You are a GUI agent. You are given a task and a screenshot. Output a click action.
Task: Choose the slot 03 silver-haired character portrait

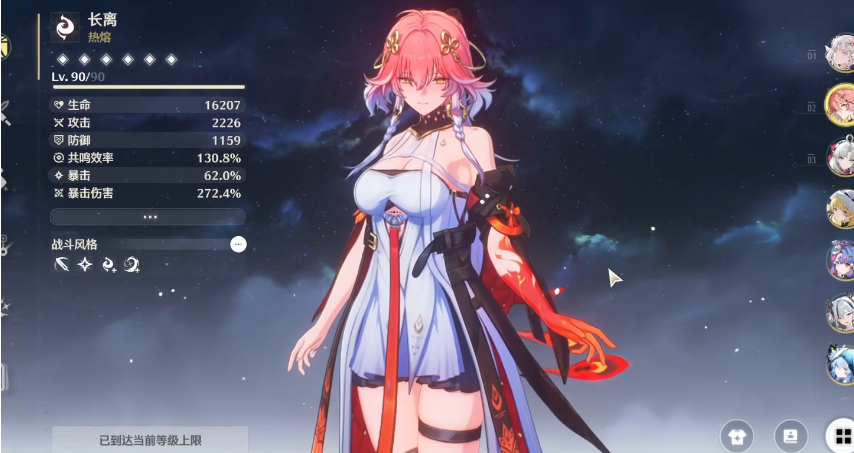(x=838, y=158)
